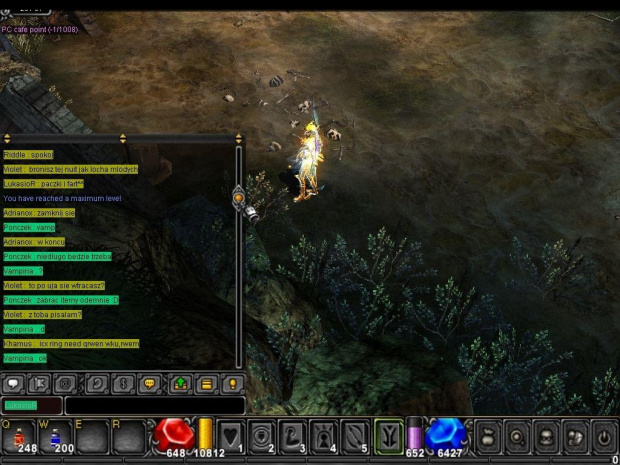Click the yellow lightbulb chat button
This screenshot has height=465, width=620.
[232, 383]
